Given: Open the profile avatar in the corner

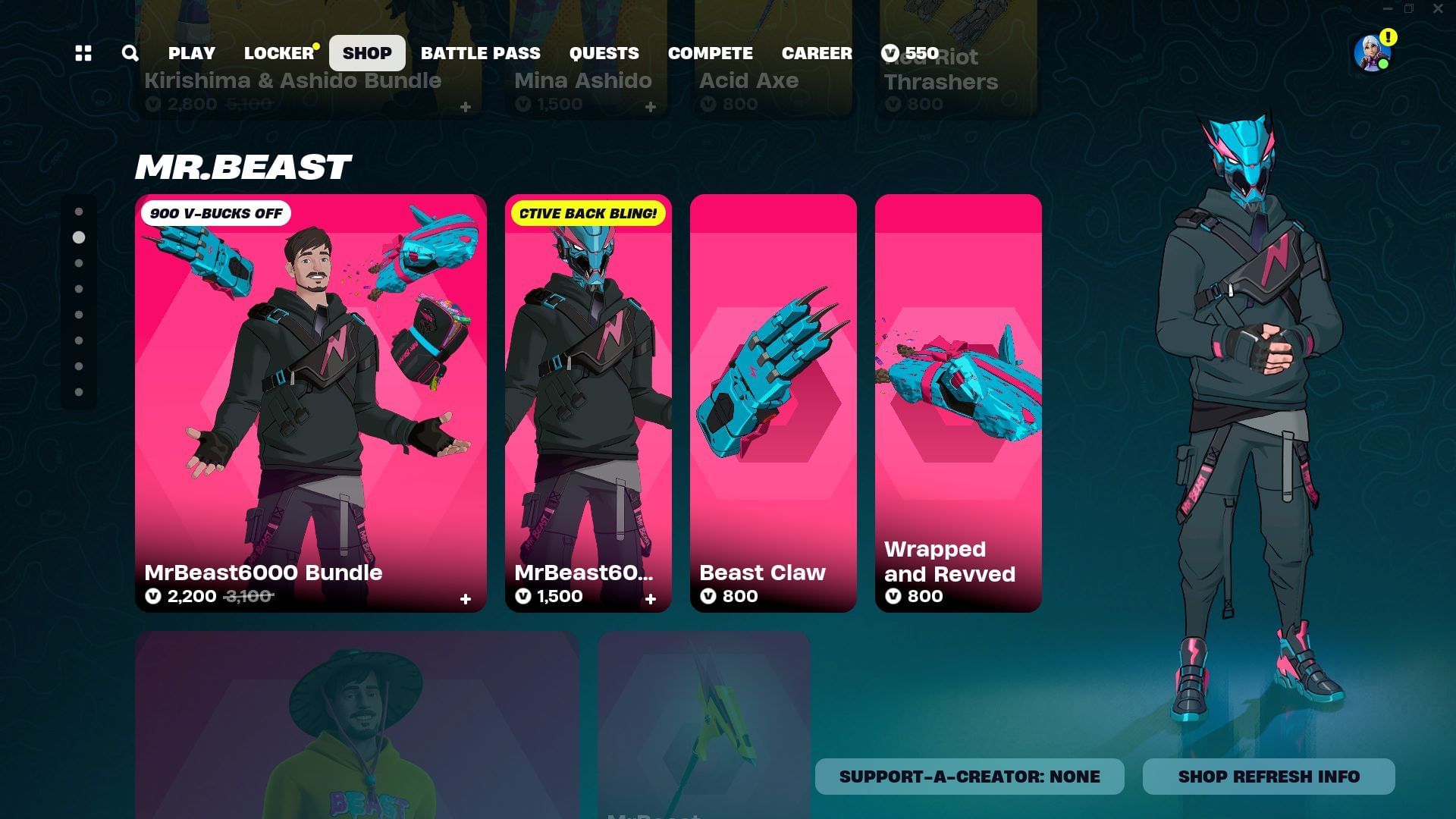Looking at the screenshot, I should point(1370,53).
